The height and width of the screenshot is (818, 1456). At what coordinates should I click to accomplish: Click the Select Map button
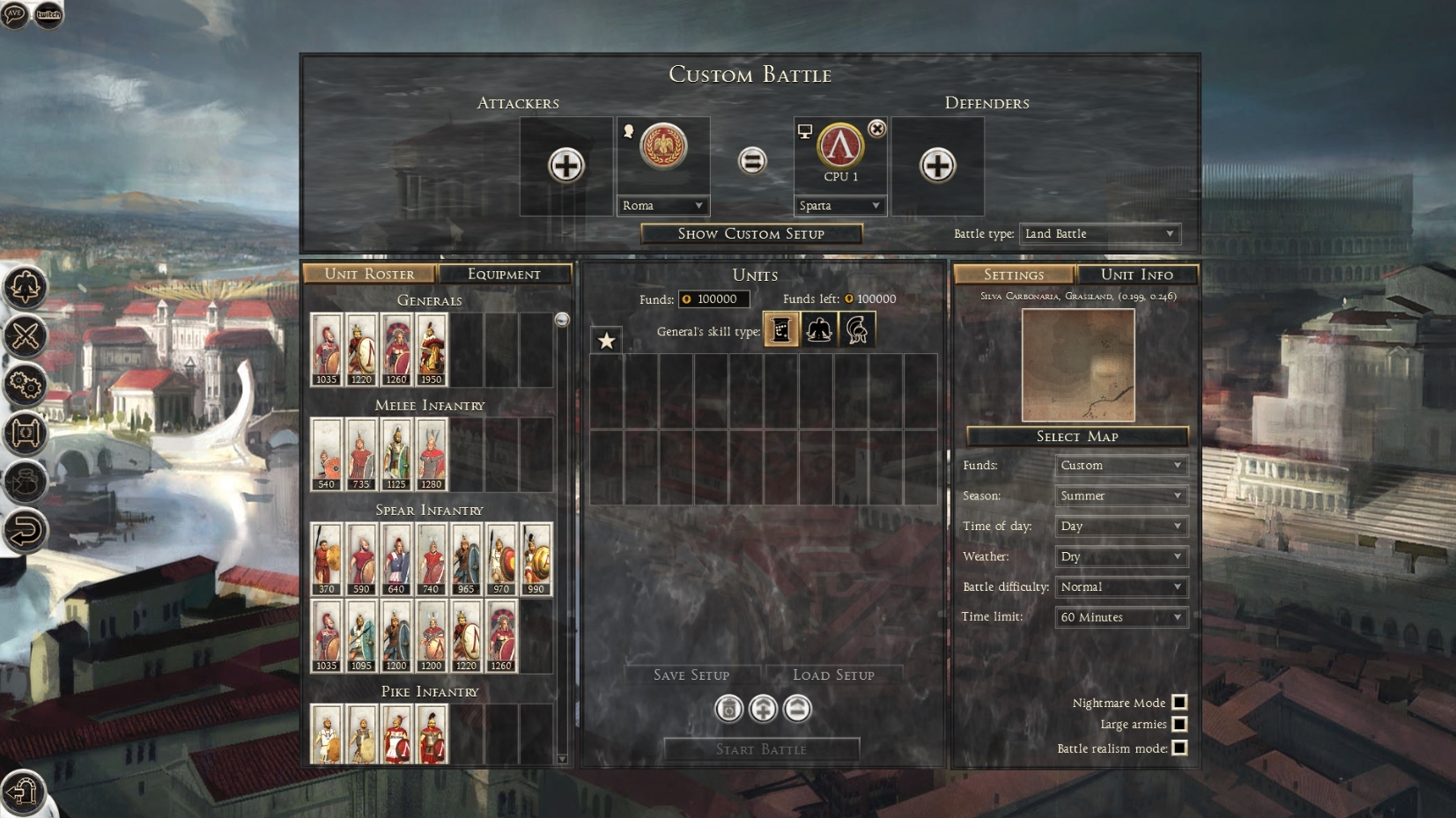[1076, 436]
